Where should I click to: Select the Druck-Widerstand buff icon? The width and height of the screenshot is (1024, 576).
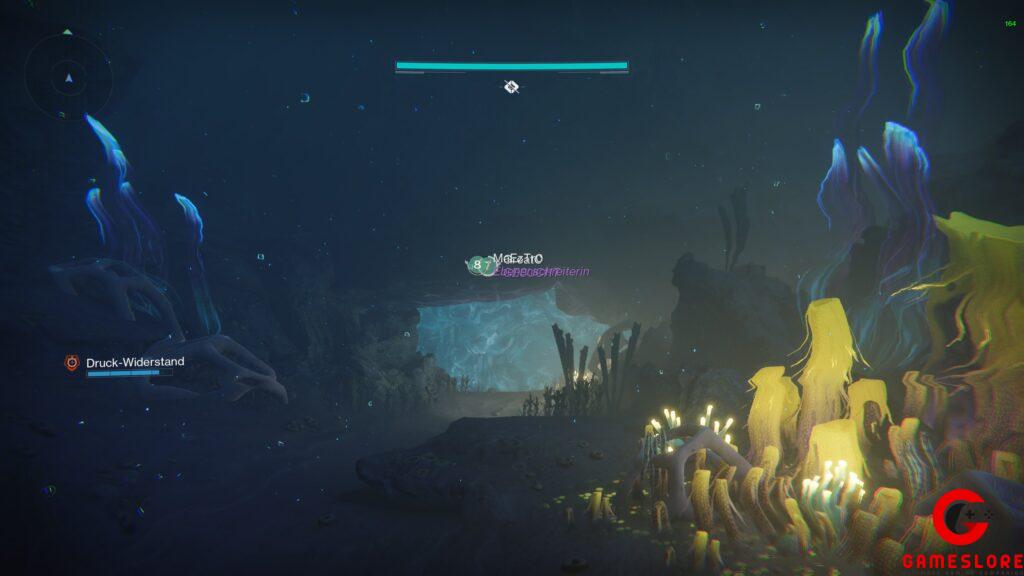[x=72, y=362]
